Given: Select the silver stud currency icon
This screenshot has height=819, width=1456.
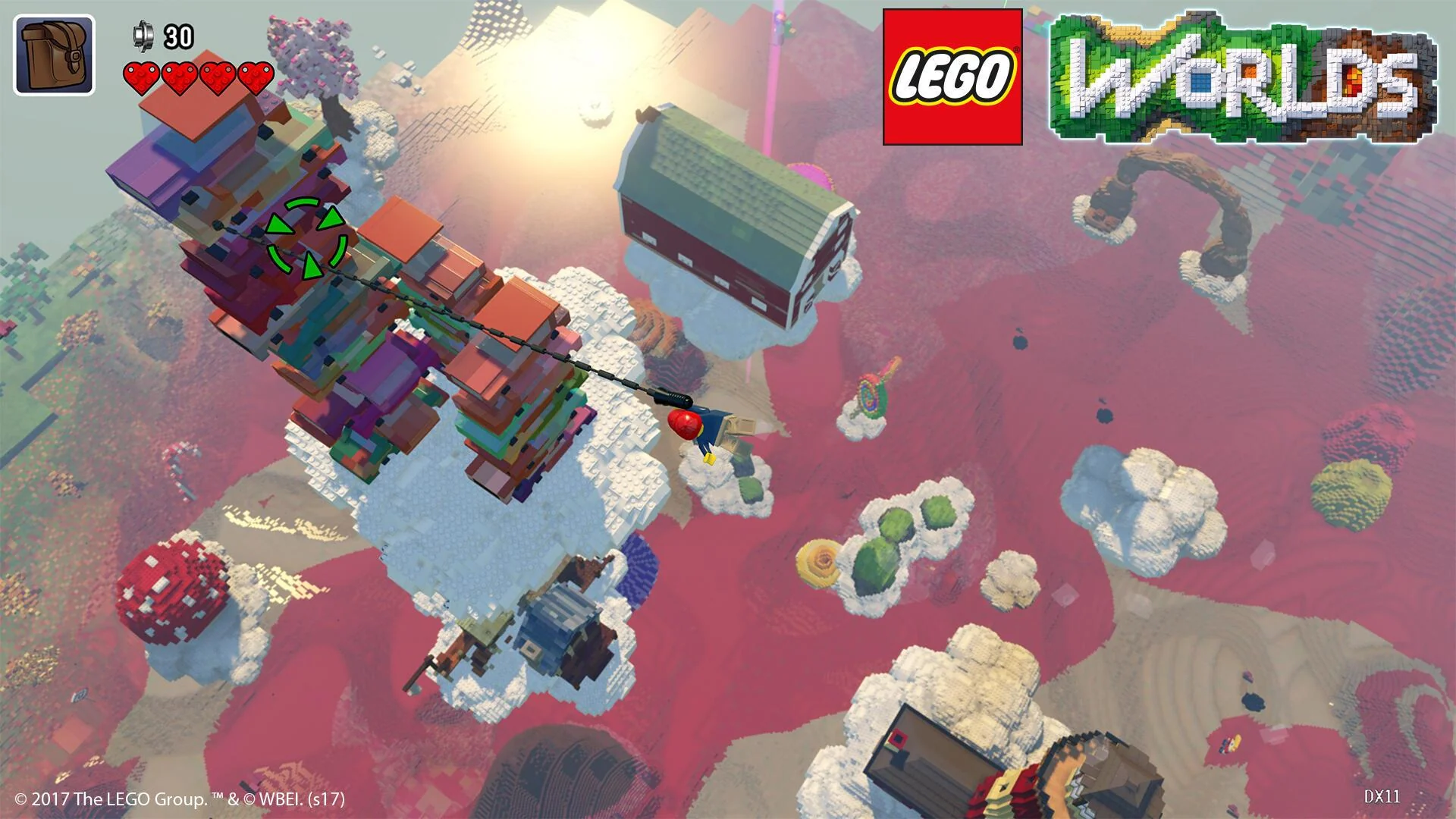Looking at the screenshot, I should [143, 35].
